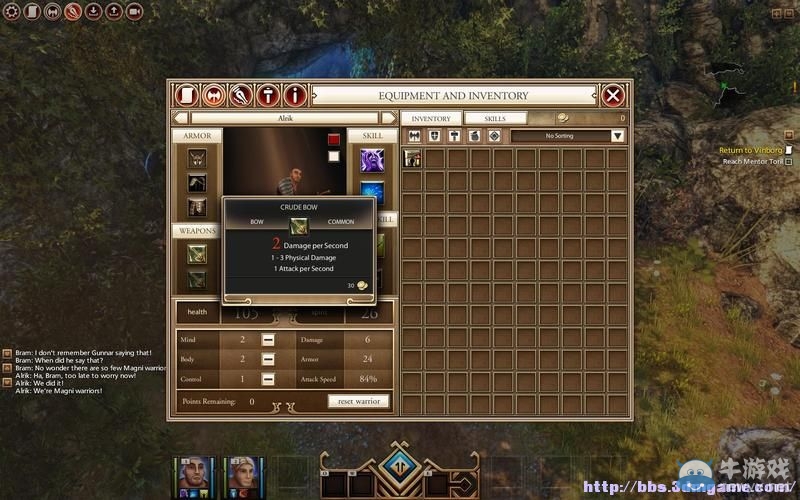Open the info panel with the 'i' button

point(294,96)
